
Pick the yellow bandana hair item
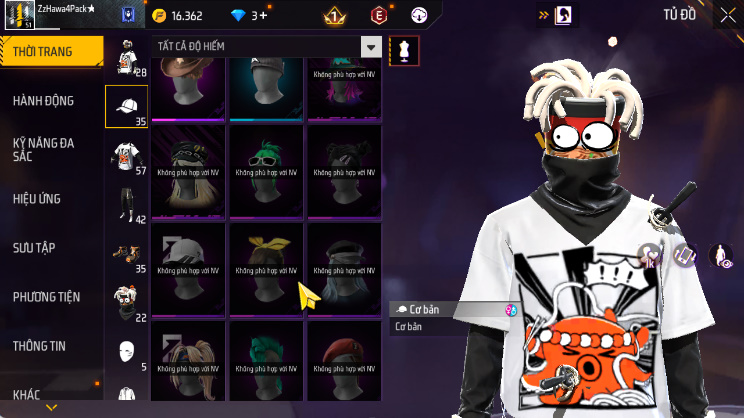(266, 264)
